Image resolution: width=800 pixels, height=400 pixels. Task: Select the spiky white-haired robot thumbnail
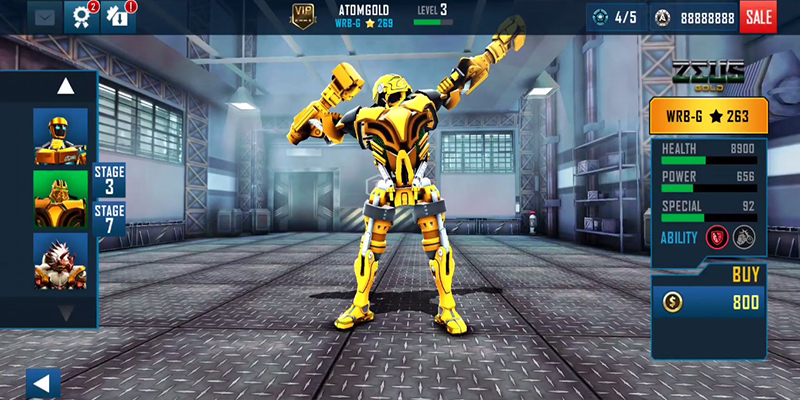click(x=60, y=260)
